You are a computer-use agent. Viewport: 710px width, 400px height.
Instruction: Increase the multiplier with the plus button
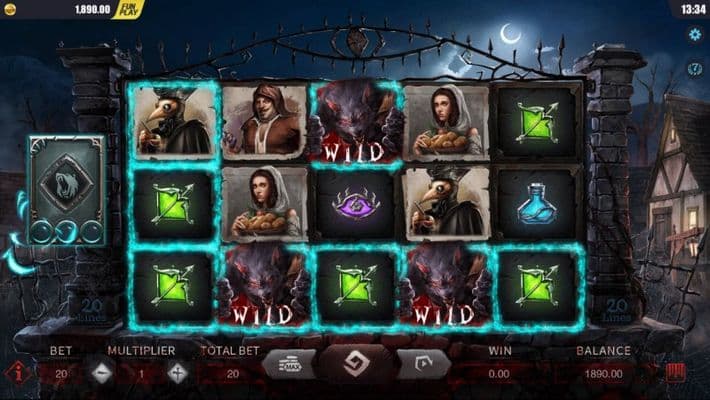click(x=178, y=372)
